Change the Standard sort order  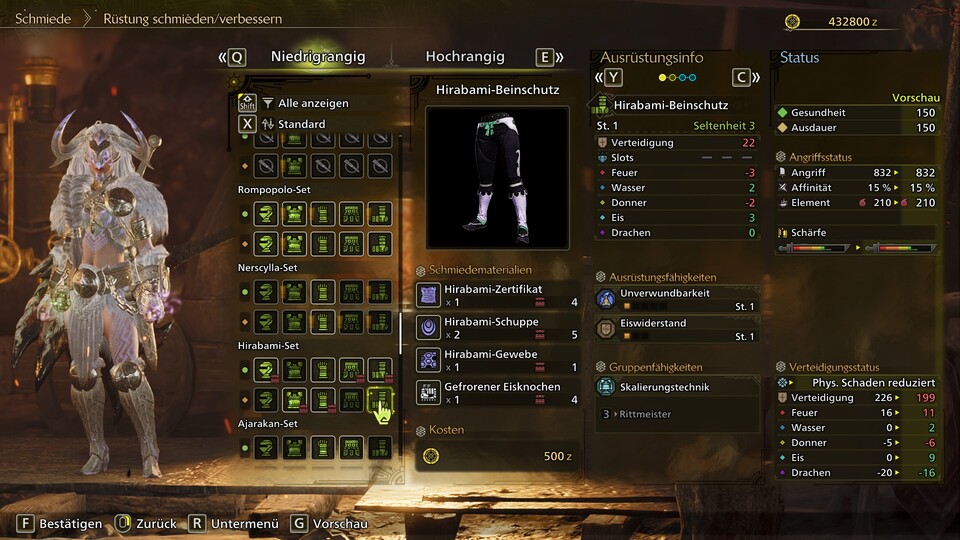pos(300,124)
